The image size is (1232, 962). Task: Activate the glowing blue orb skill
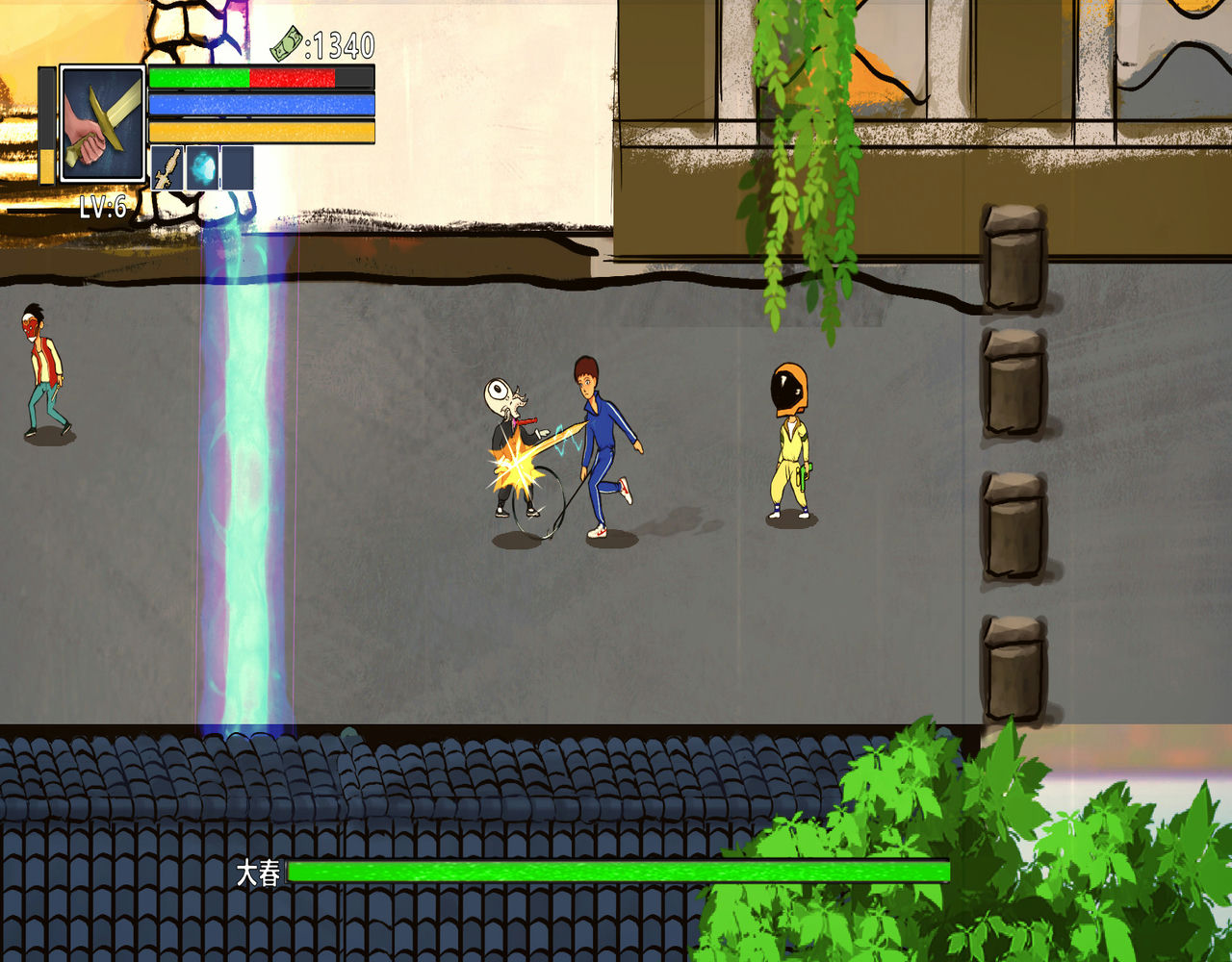[202, 168]
